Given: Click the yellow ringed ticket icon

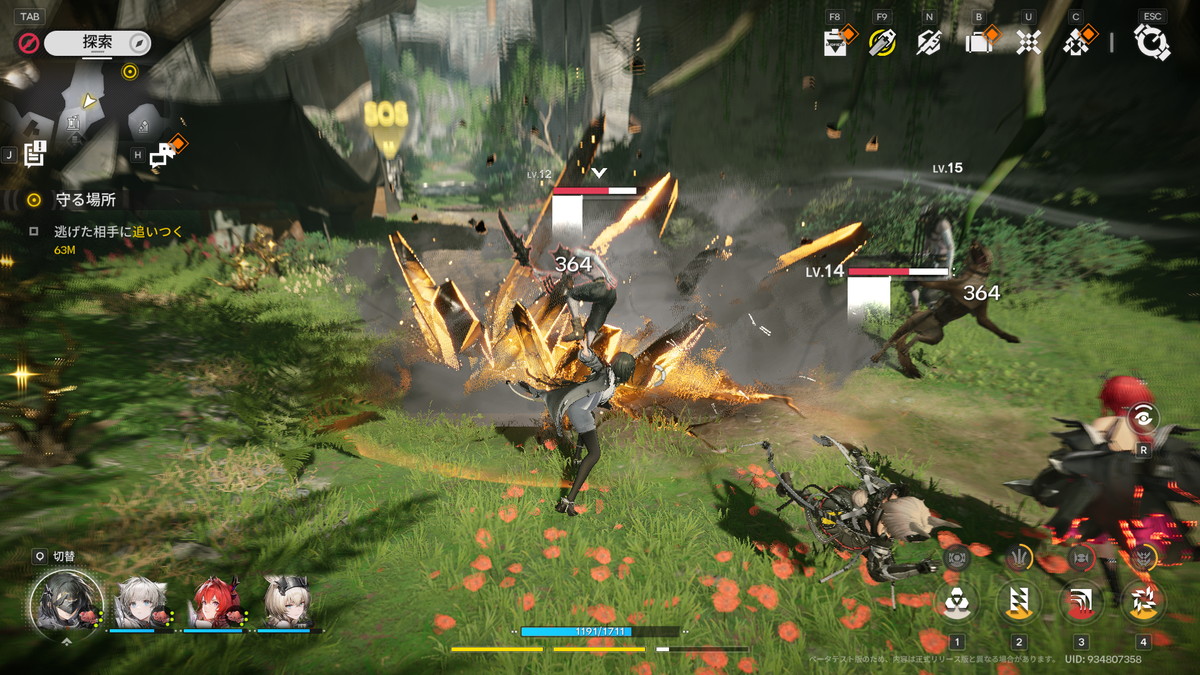Looking at the screenshot, I should click(x=881, y=42).
